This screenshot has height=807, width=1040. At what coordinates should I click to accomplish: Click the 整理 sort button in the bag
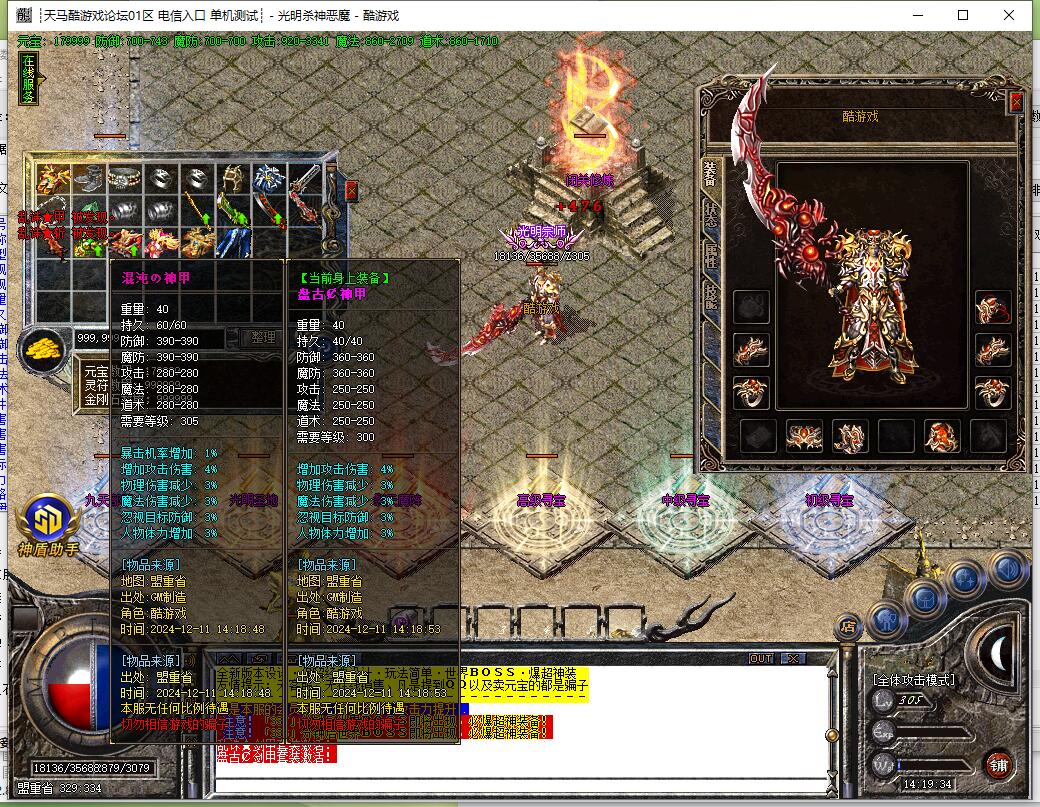pyautogui.click(x=262, y=338)
